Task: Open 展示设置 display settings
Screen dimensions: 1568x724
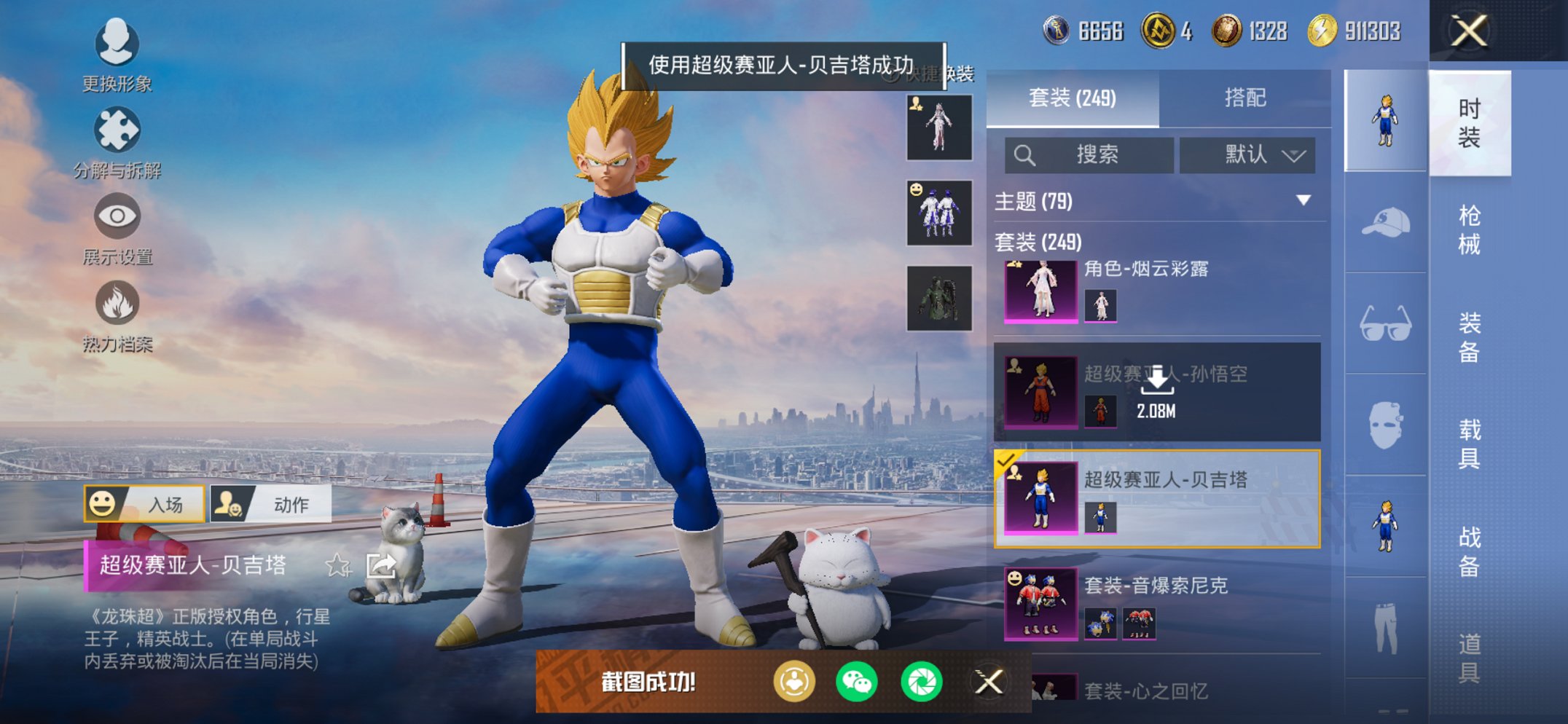Action: (117, 219)
